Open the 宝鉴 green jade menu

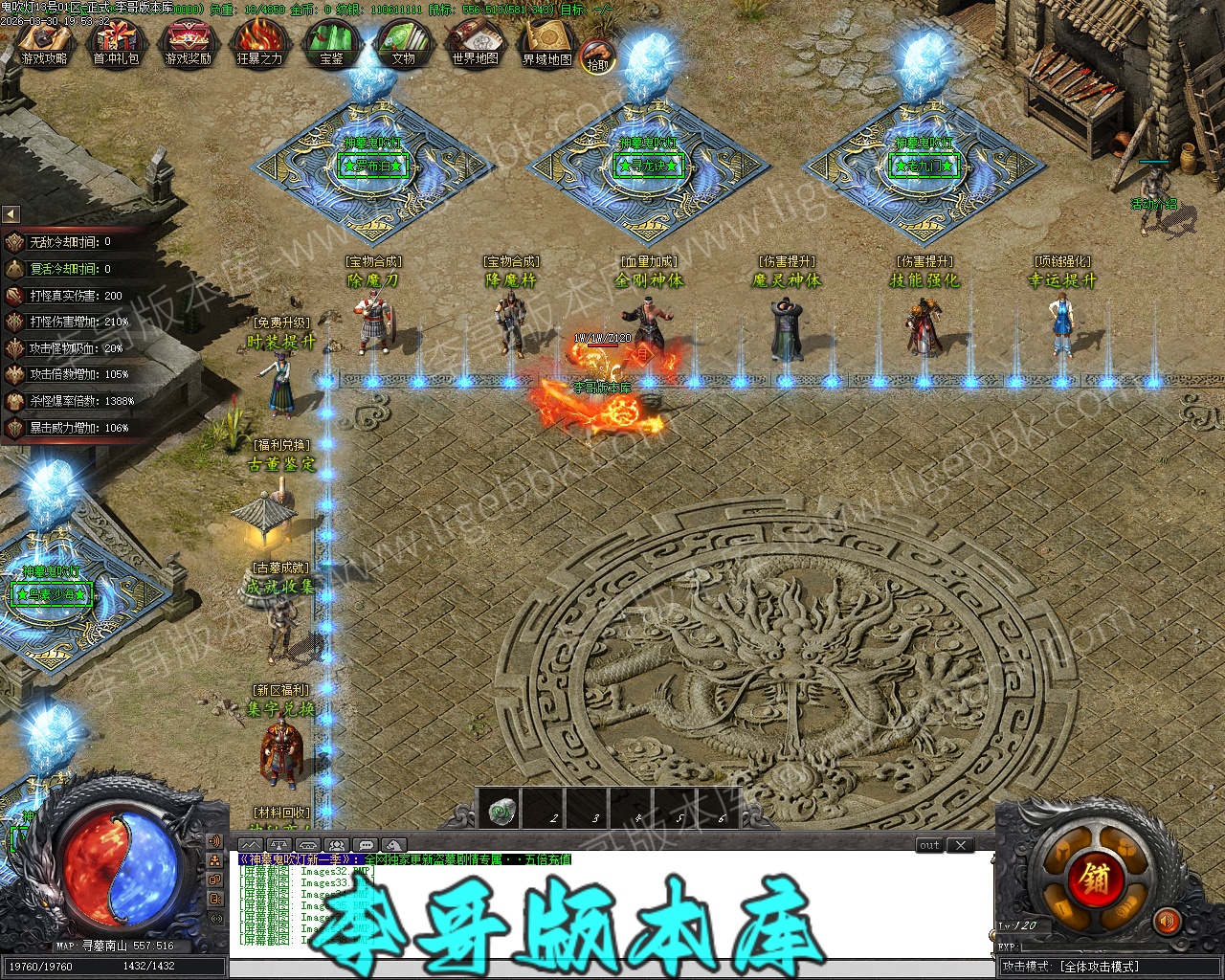pyautogui.click(x=331, y=45)
